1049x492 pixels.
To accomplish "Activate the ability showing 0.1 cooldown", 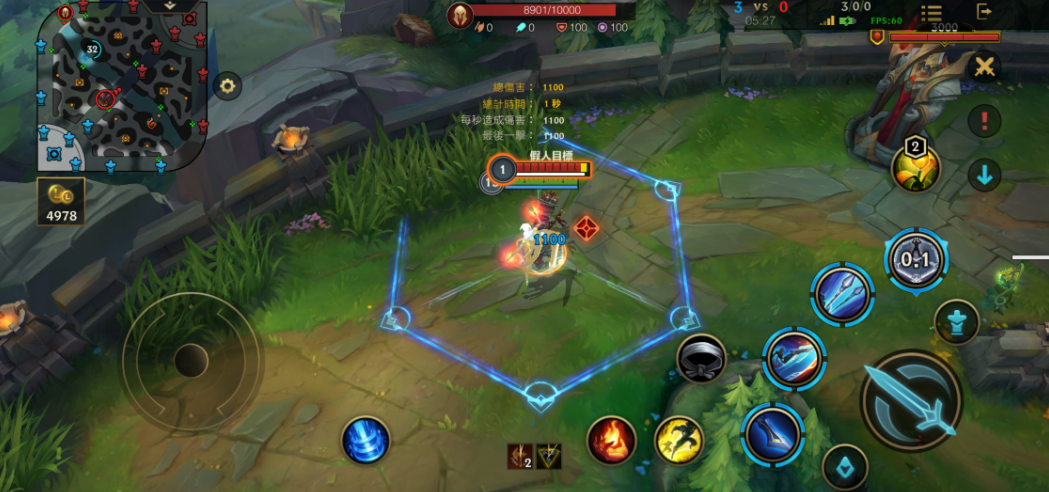I will click(x=915, y=260).
